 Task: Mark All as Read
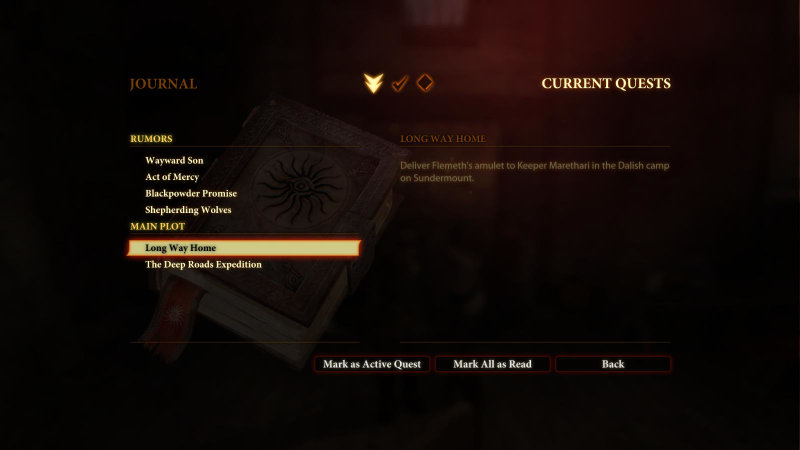492,364
